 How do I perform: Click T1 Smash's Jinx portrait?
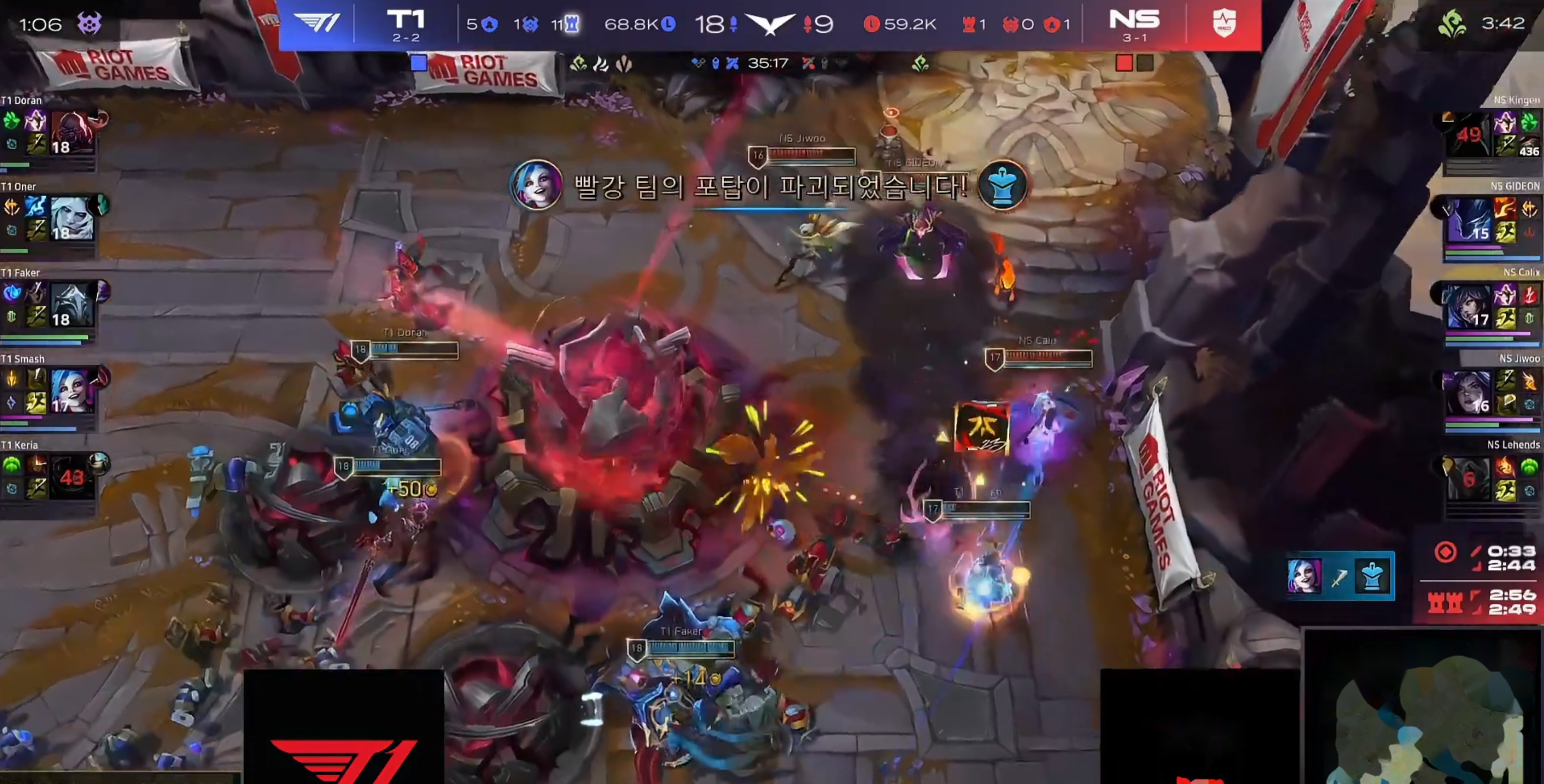click(x=72, y=391)
